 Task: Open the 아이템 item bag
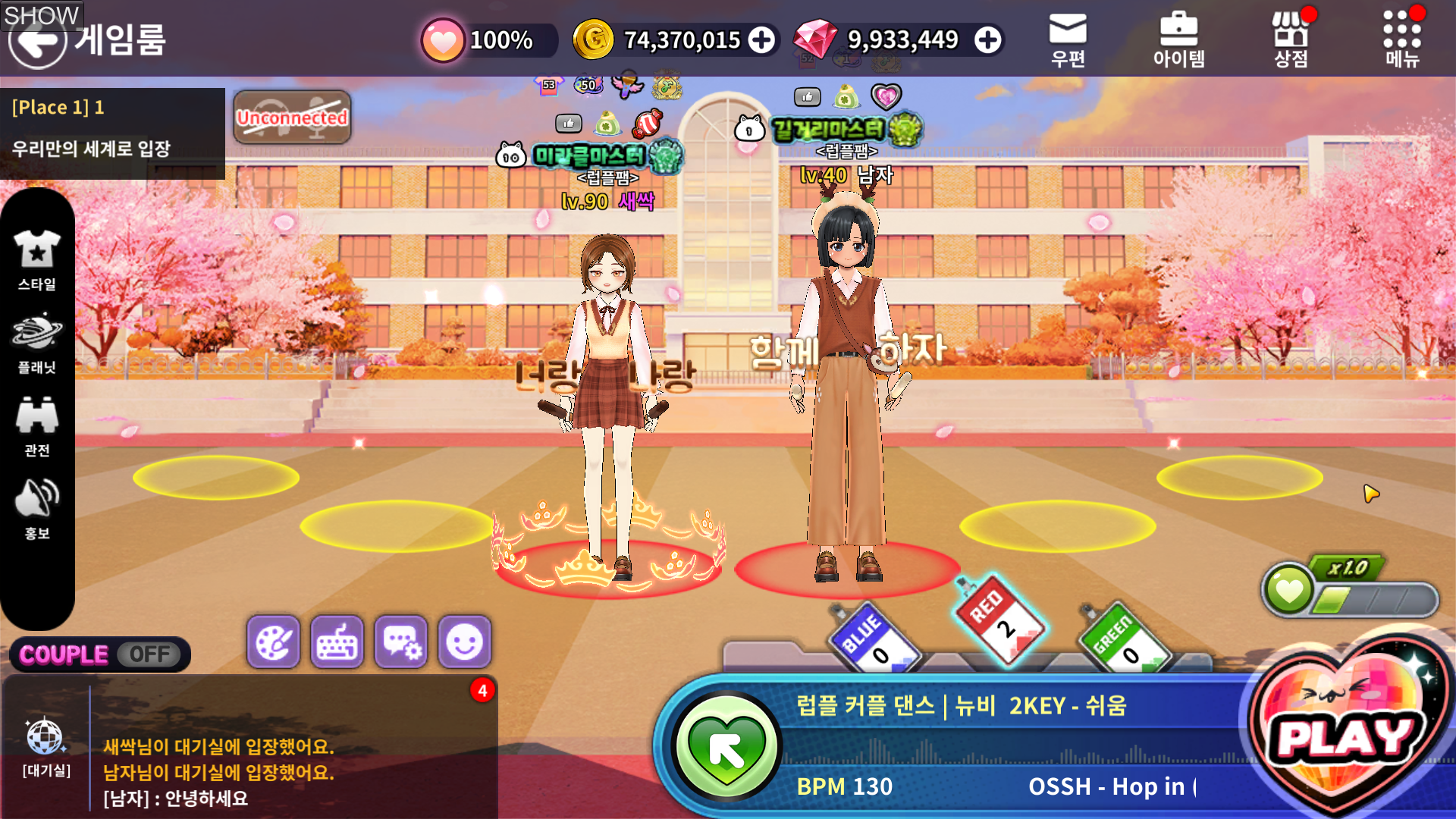1178,39
